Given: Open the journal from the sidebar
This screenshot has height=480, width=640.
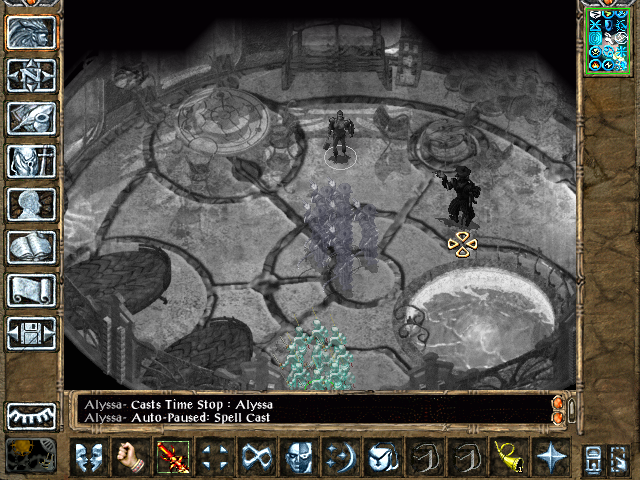Looking at the screenshot, I should click(31, 117).
